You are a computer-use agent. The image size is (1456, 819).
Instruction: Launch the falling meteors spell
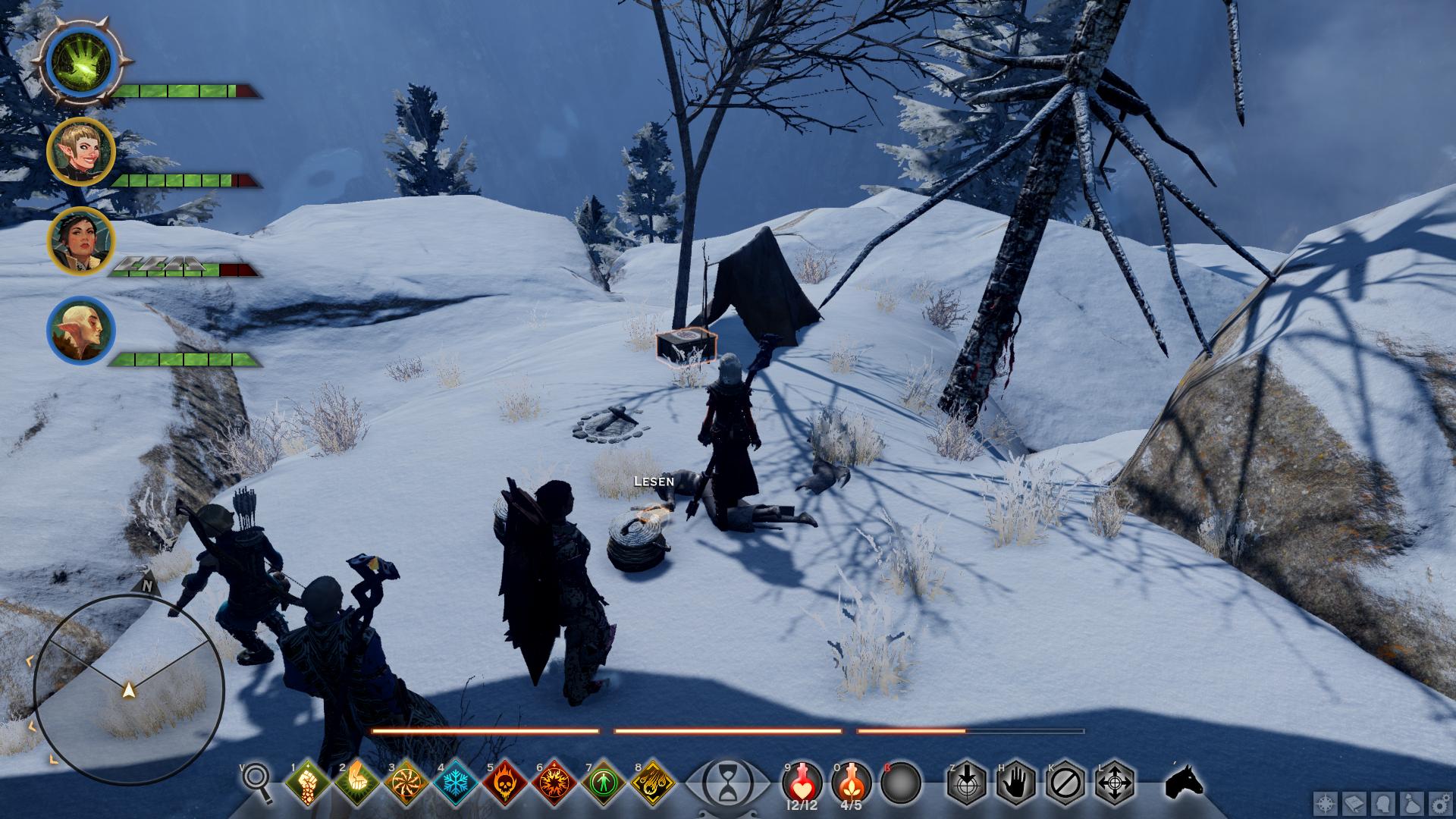point(654,781)
